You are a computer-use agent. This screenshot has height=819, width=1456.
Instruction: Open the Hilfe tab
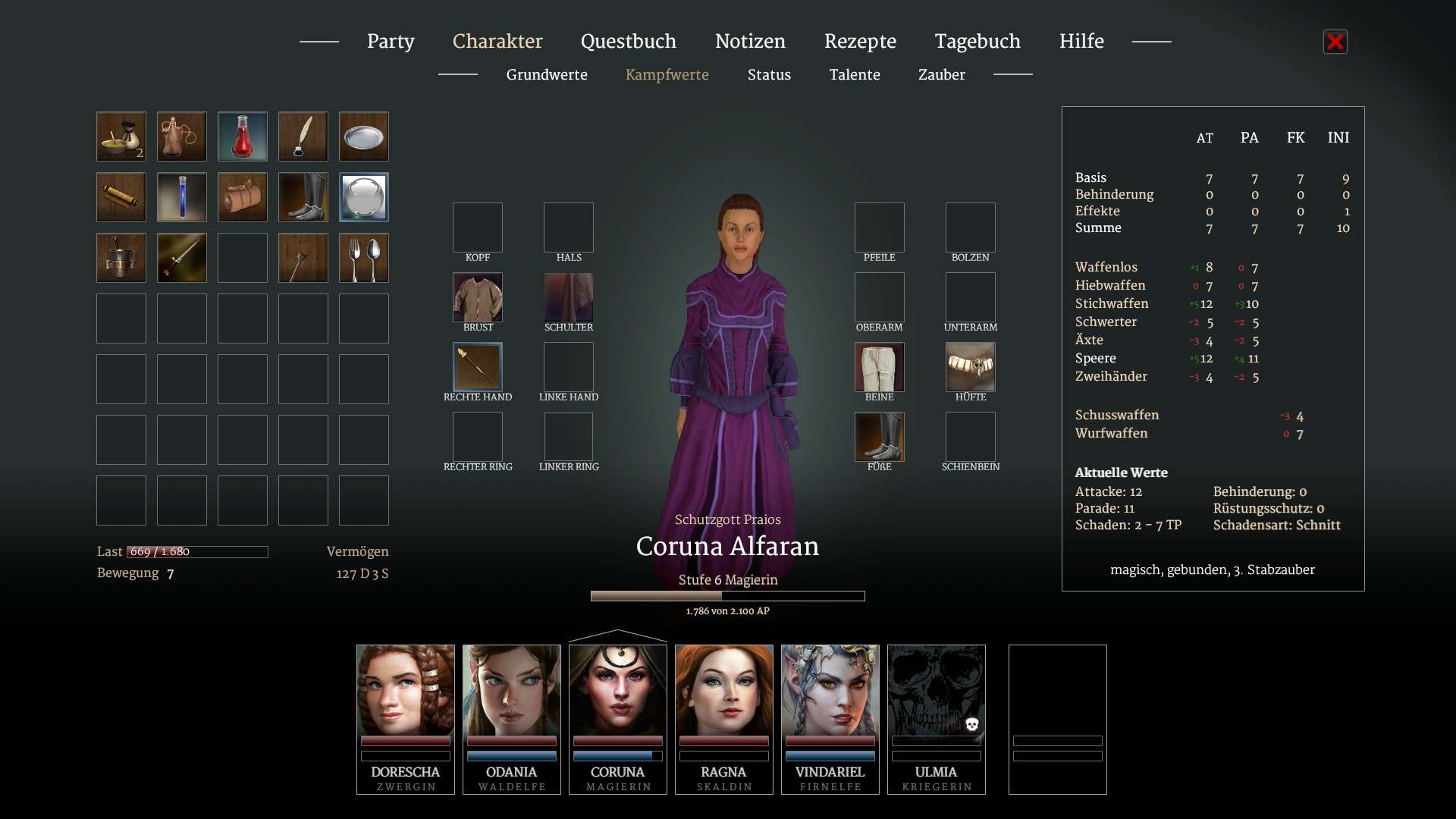[1081, 41]
